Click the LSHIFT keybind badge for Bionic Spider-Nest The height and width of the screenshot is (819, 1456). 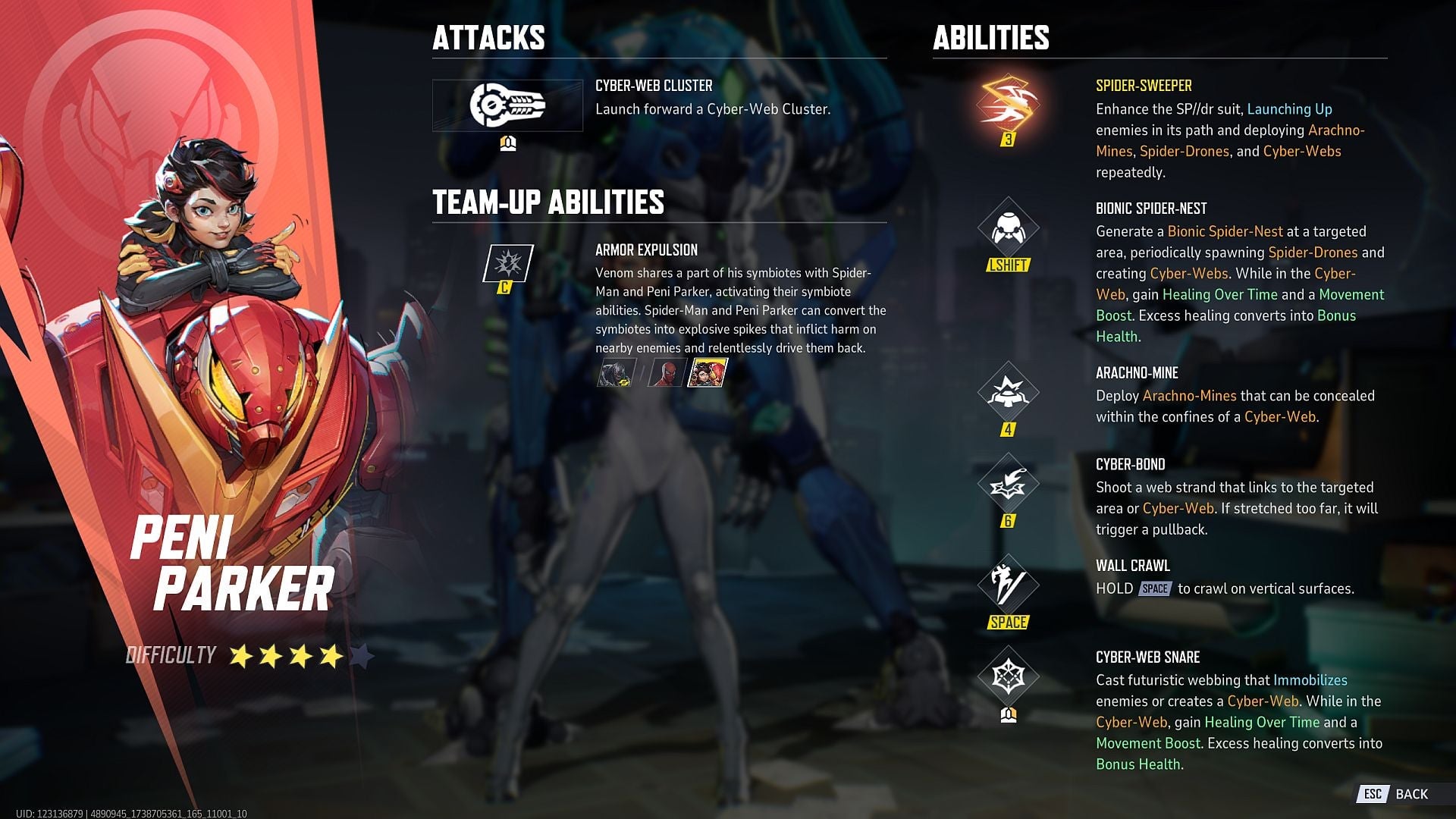click(1009, 266)
